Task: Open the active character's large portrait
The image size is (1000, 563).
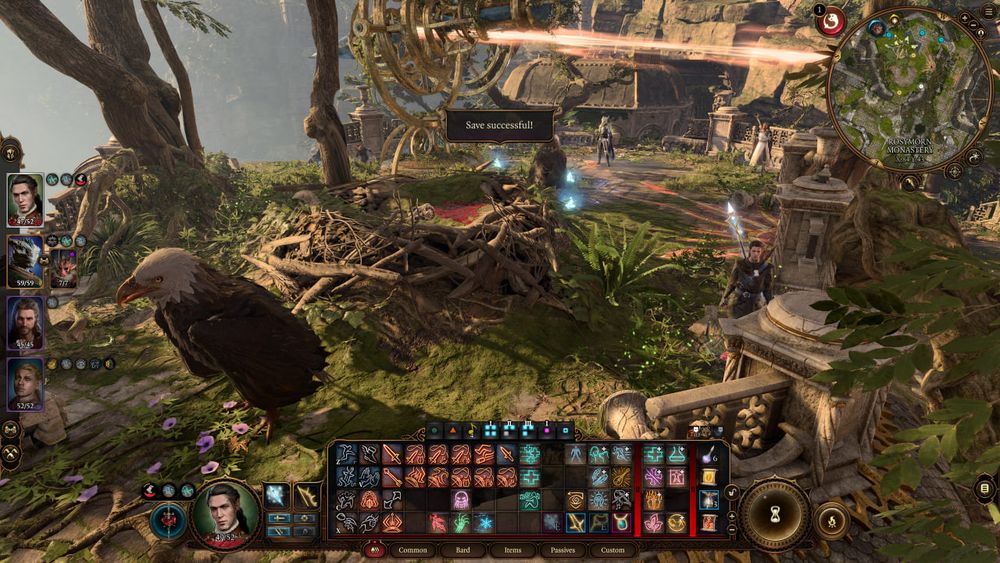Action: (x=226, y=512)
